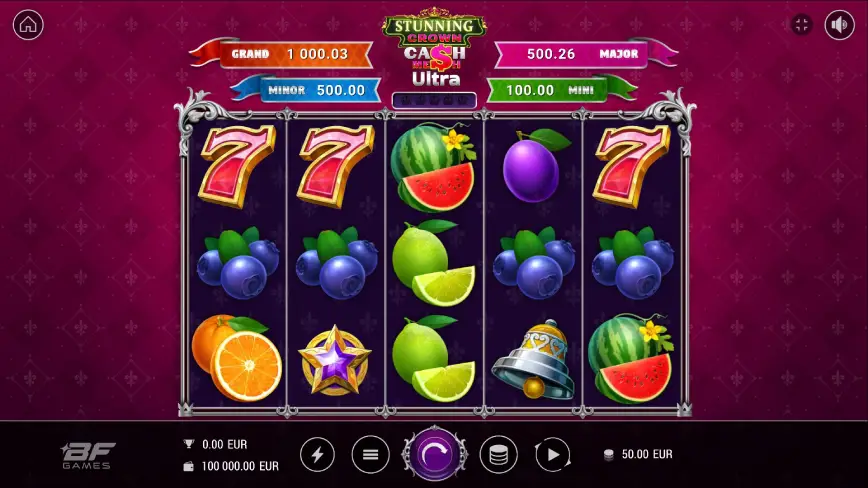Start autoplay with the play button

[553, 455]
